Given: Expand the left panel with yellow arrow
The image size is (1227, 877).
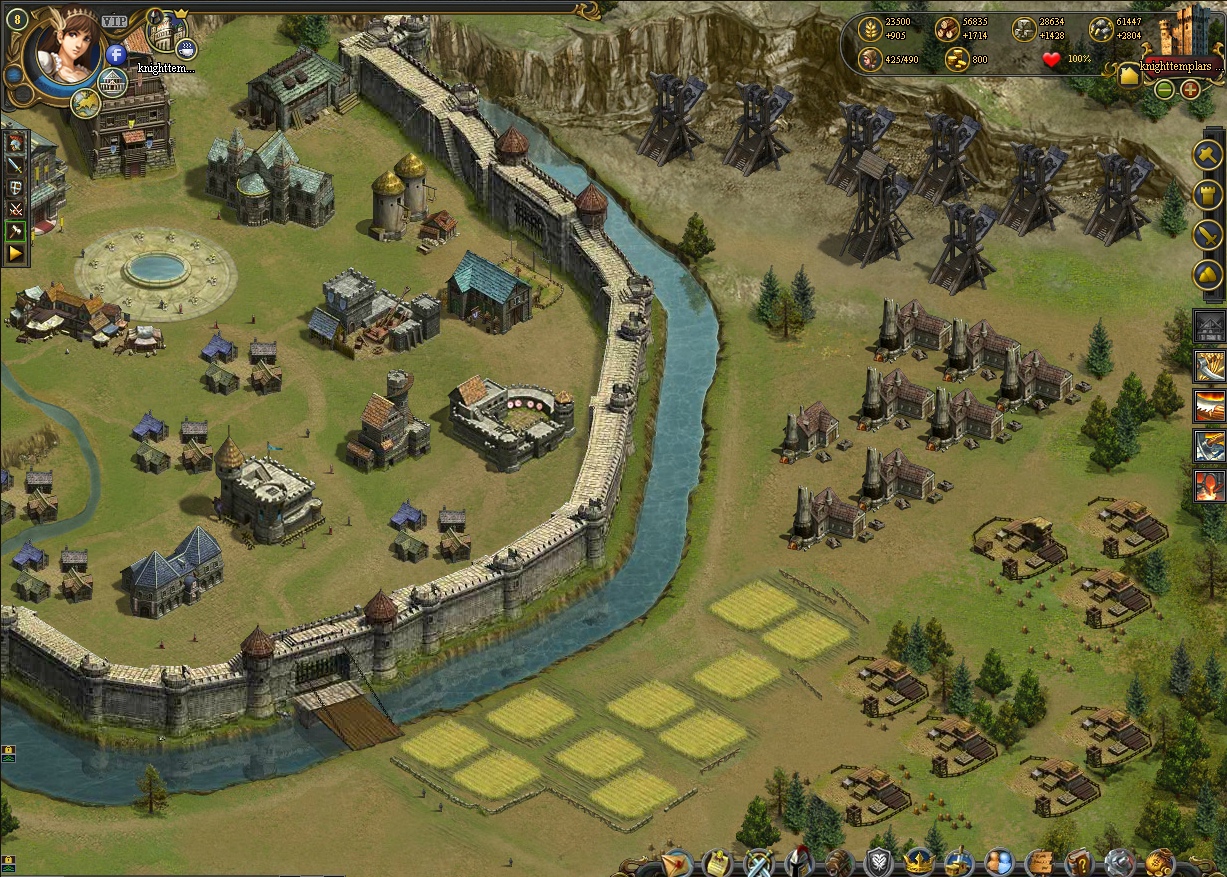Looking at the screenshot, I should (x=16, y=254).
